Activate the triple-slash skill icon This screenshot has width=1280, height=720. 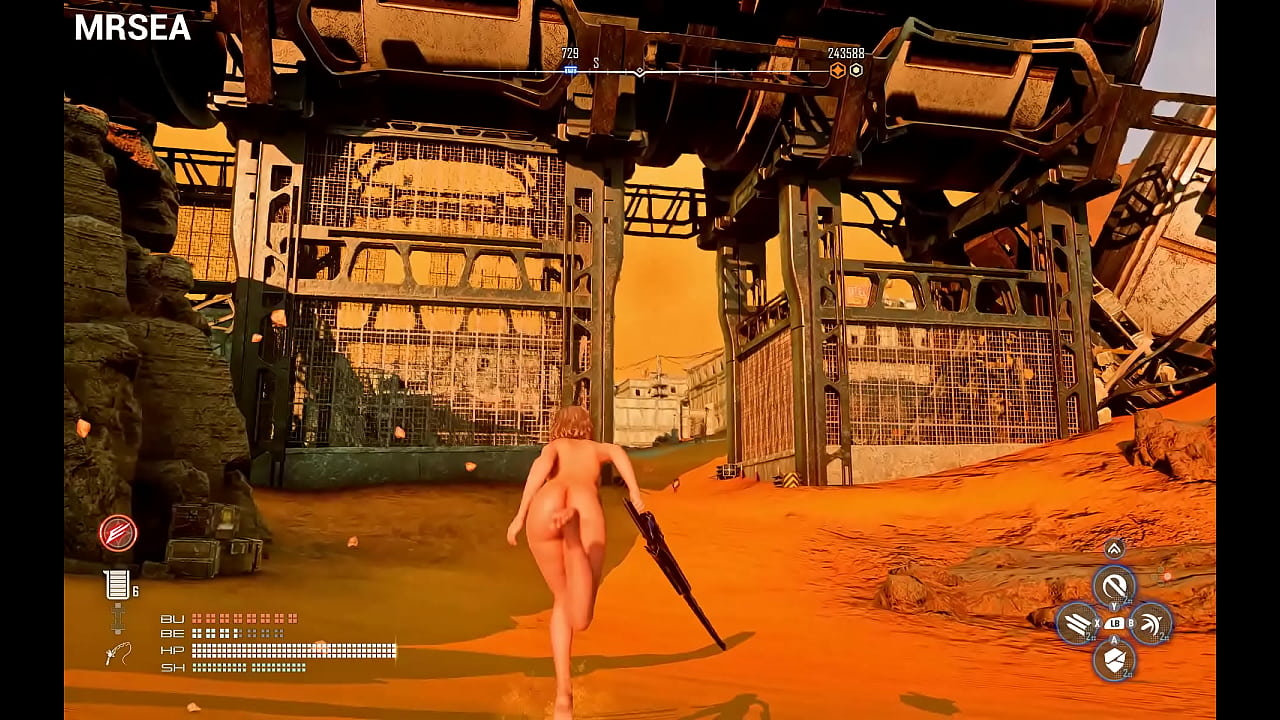pyautogui.click(x=1077, y=624)
